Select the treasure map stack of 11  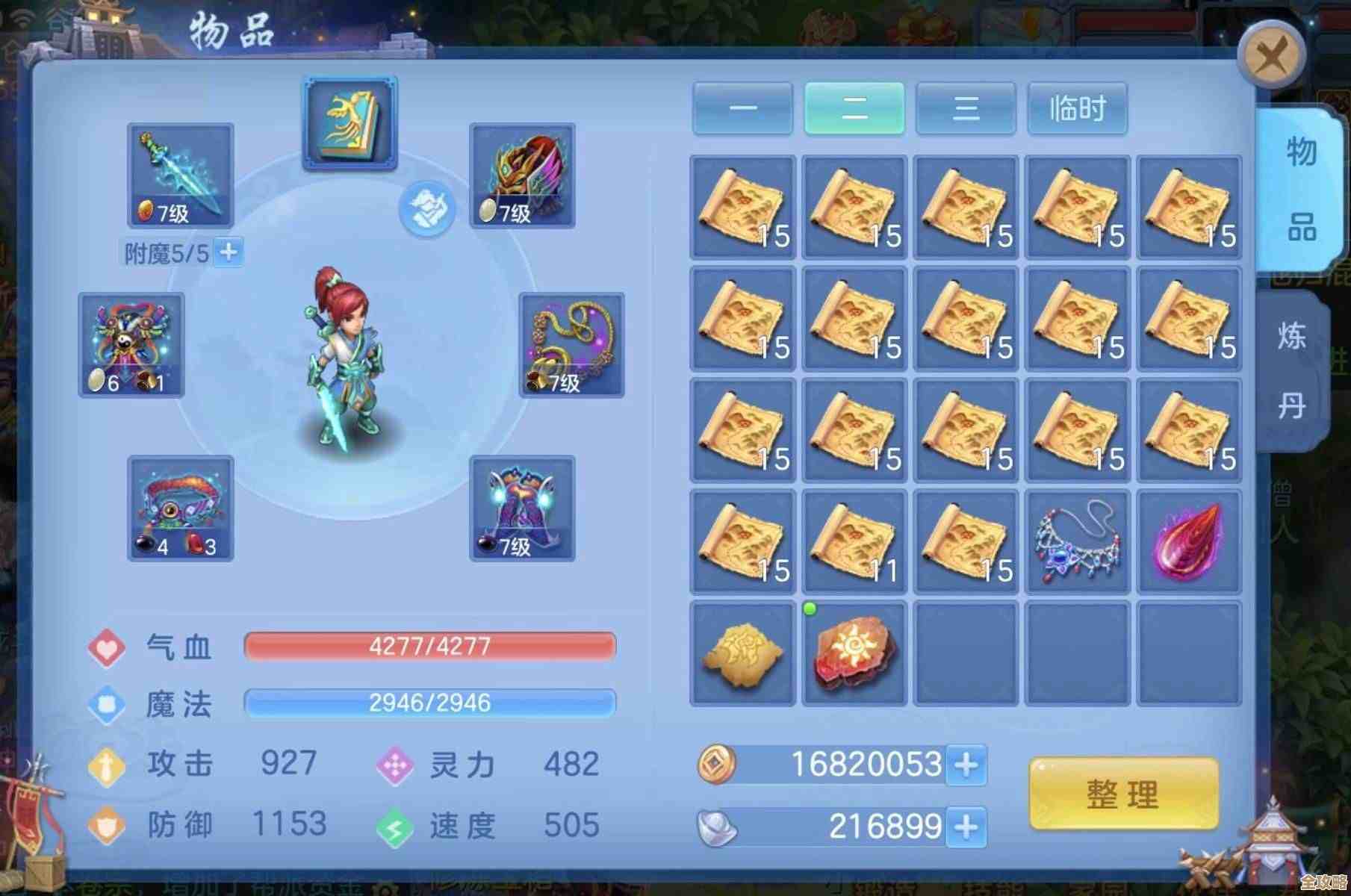click(854, 542)
